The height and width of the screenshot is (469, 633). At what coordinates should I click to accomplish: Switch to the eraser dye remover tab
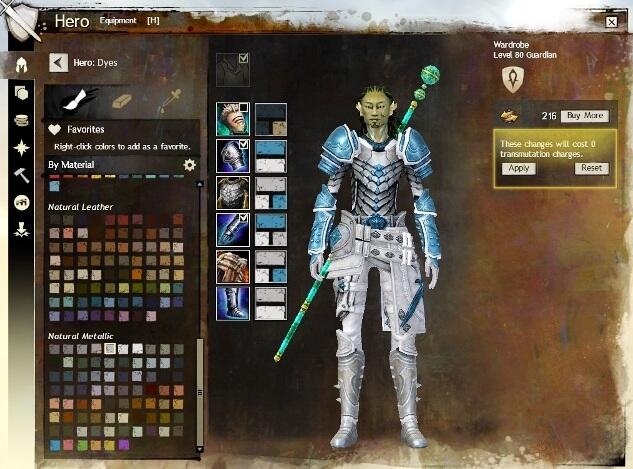121,100
